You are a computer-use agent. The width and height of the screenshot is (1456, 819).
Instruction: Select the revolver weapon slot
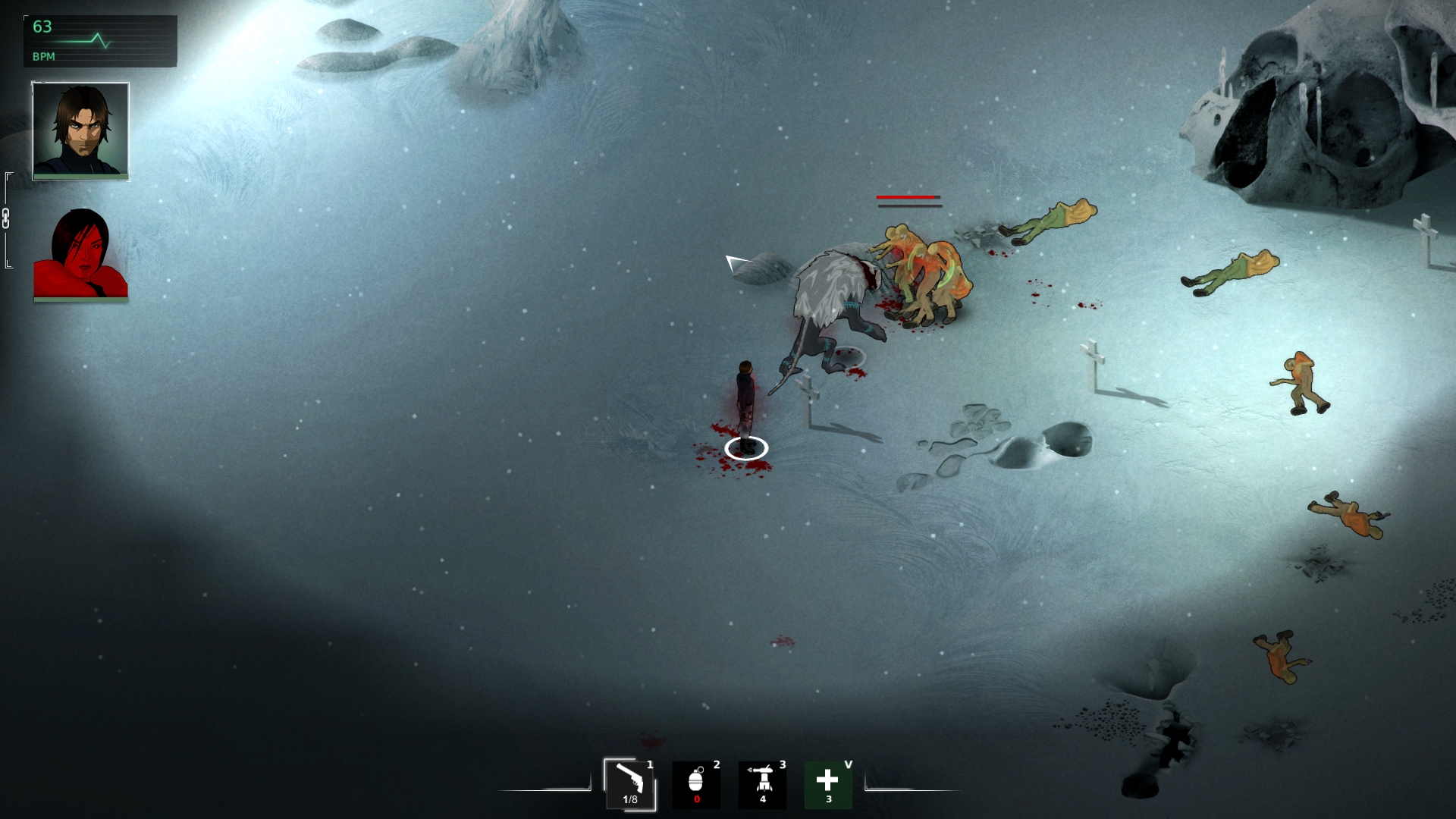click(629, 783)
